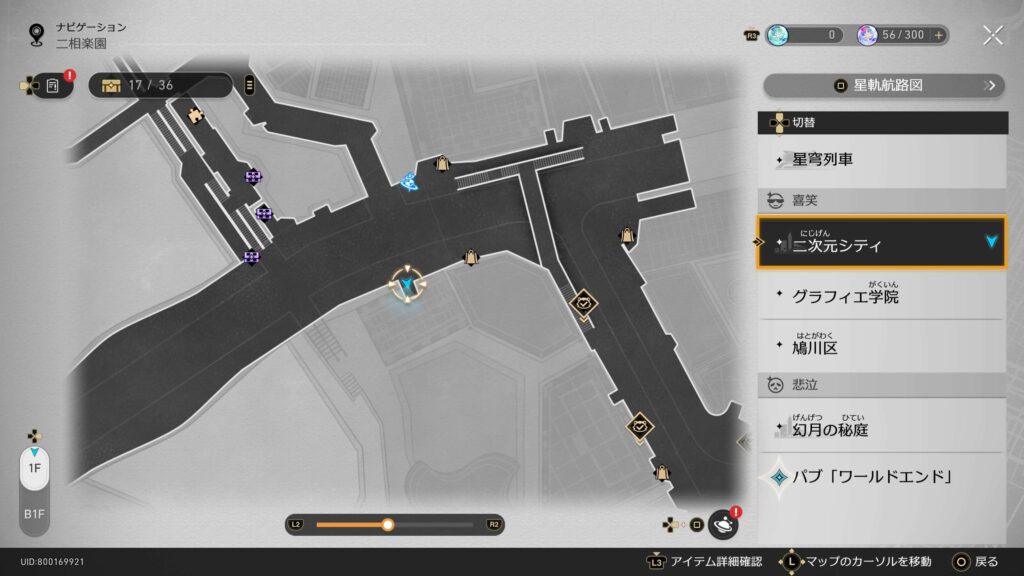
Task: Select the player position marker on map
Action: tap(408, 286)
